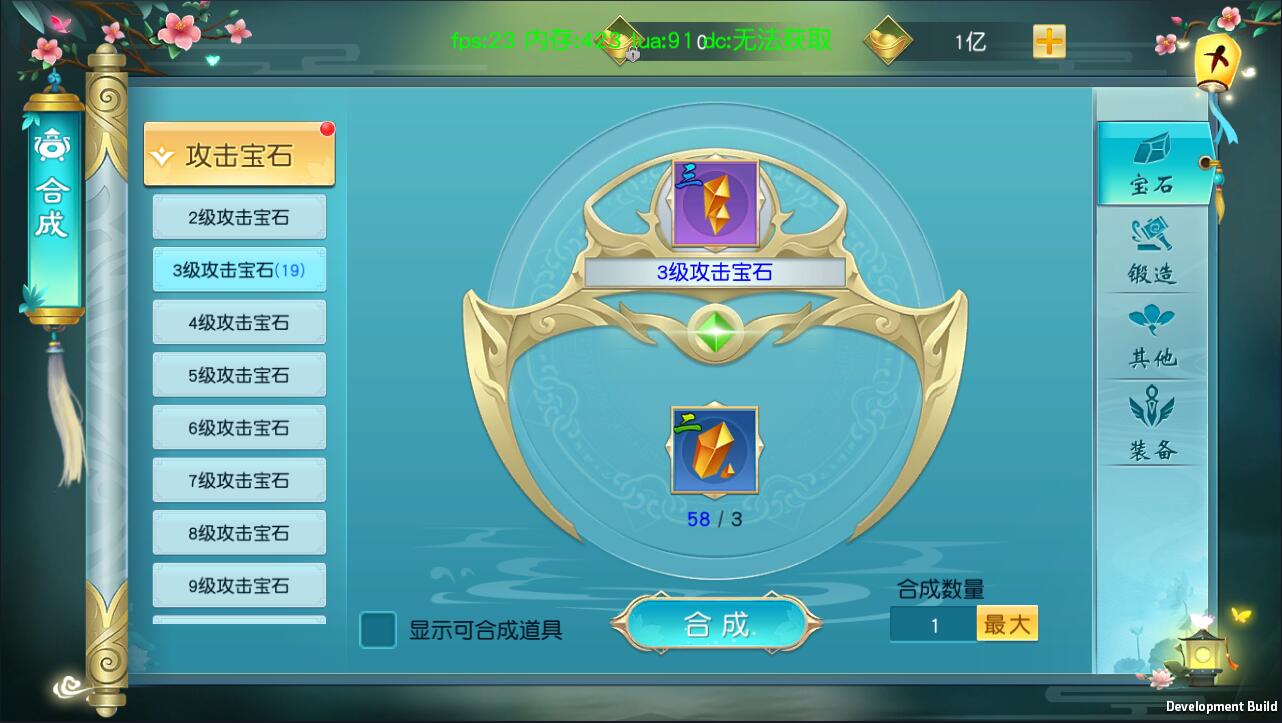The image size is (1282, 723).
Task: Select 攻击宝石 category header
Action: (x=238, y=155)
